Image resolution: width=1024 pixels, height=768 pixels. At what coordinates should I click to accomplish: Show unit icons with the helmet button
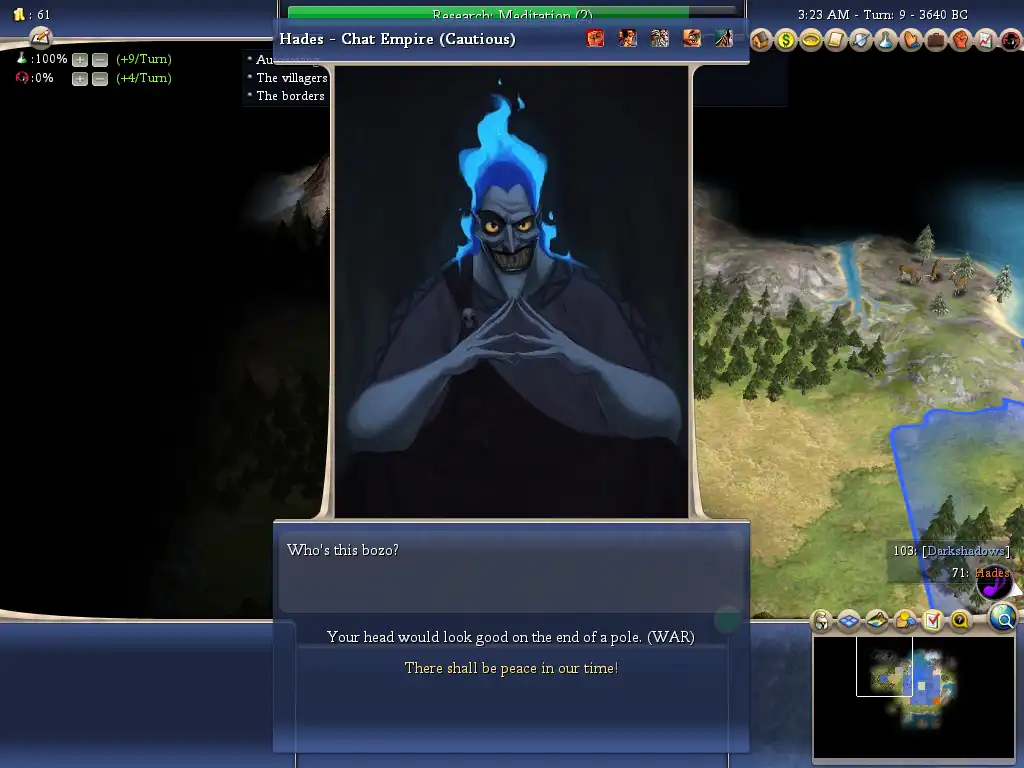click(x=821, y=621)
